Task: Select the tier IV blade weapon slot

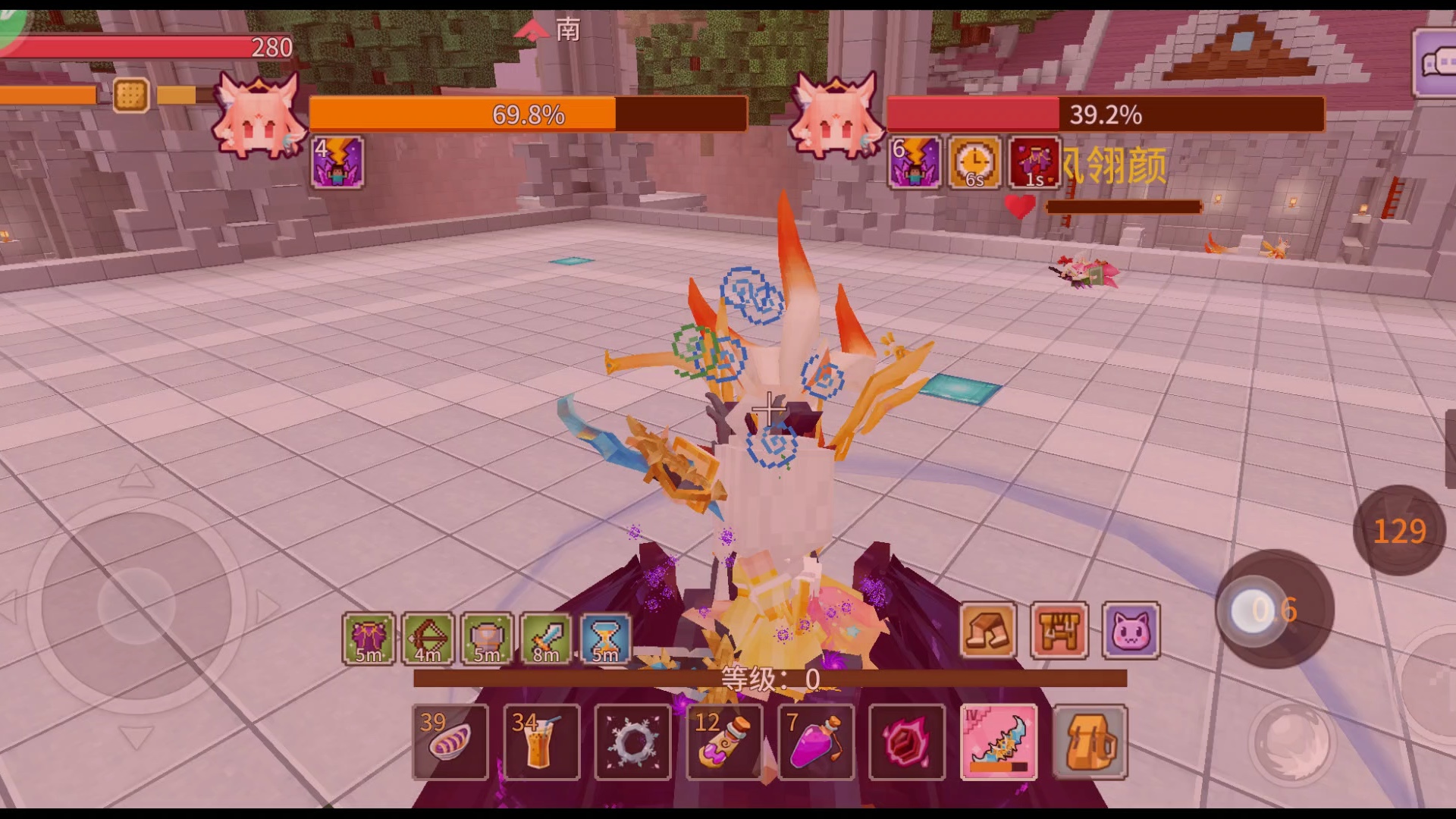Action: pos(999,742)
